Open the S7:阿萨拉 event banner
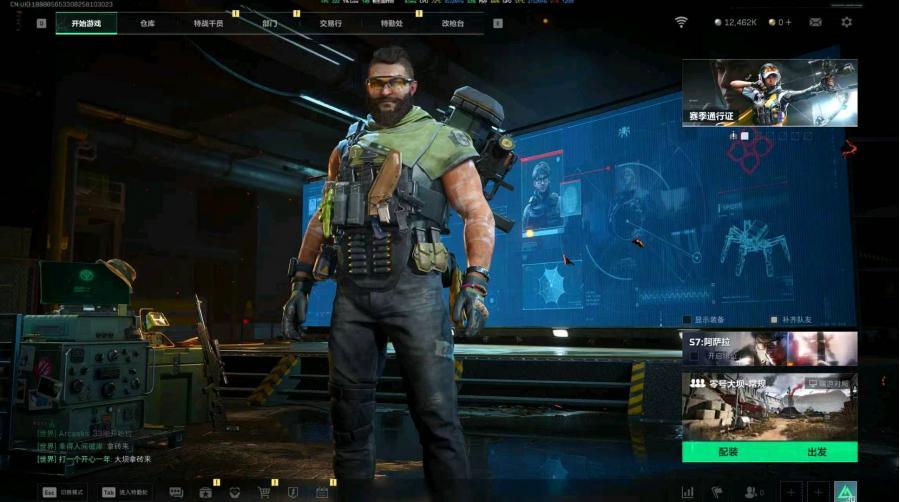The height and width of the screenshot is (502, 900). tap(769, 348)
